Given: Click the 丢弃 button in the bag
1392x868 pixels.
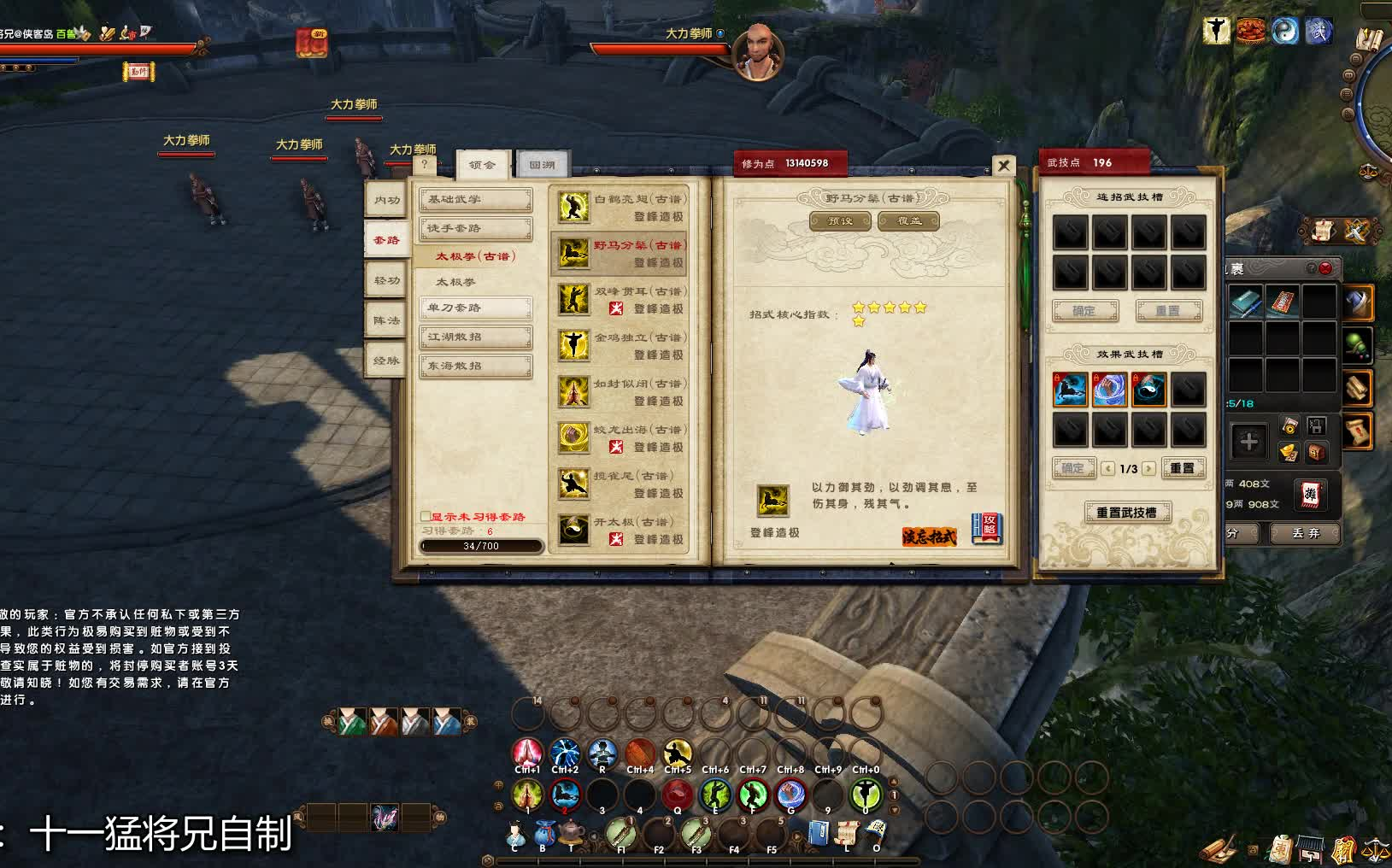Looking at the screenshot, I should coord(1305,533).
